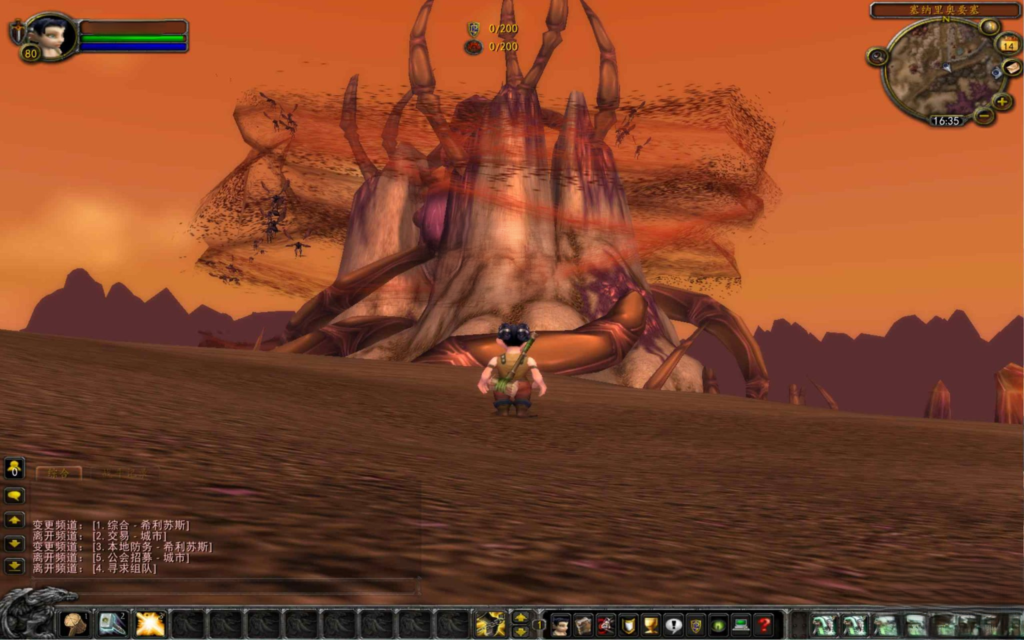Image resolution: width=1024 pixels, height=640 pixels.
Task: Click the player portrait frame
Action: [51, 37]
